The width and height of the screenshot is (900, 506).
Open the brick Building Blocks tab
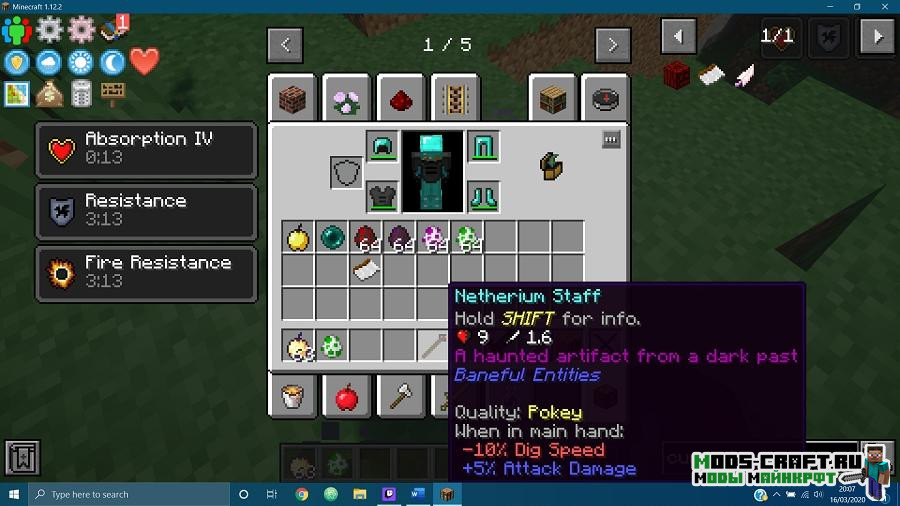(x=293, y=99)
